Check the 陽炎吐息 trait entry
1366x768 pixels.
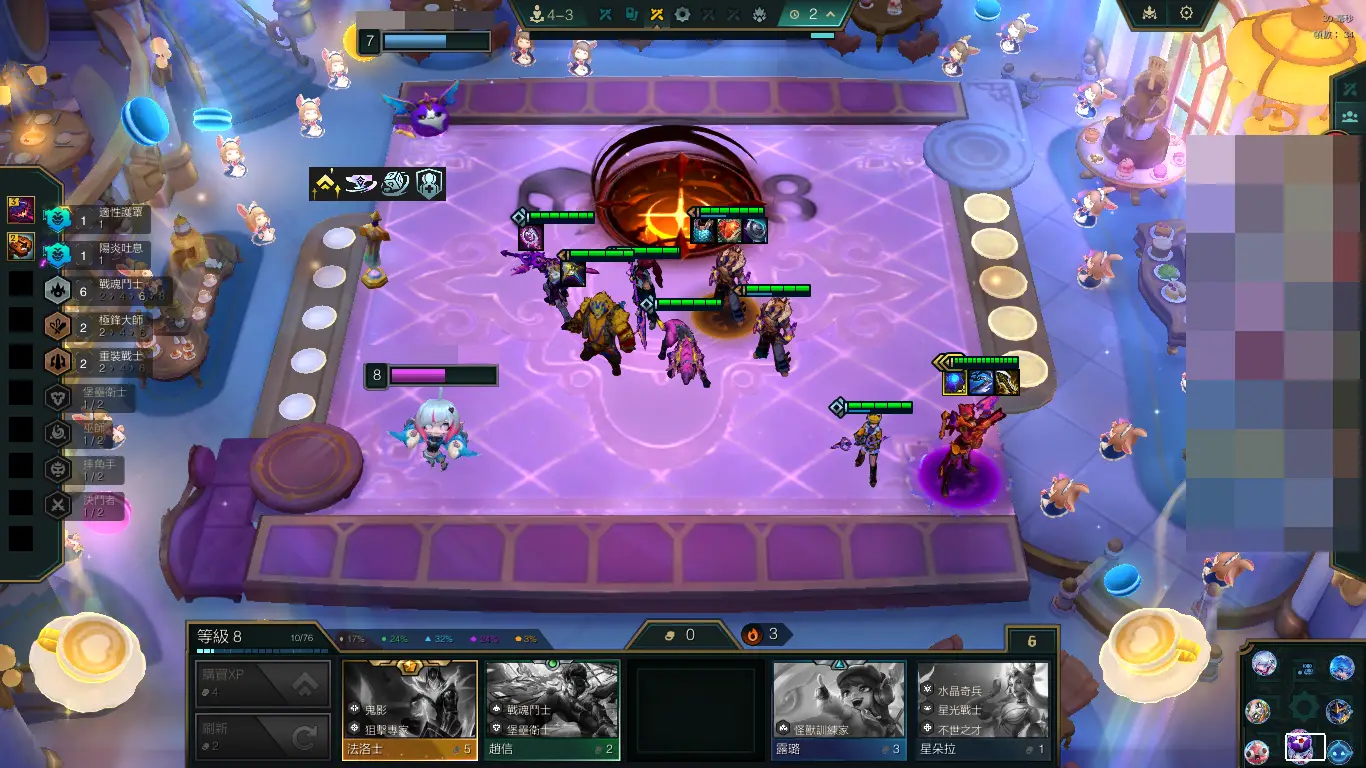click(x=100, y=253)
